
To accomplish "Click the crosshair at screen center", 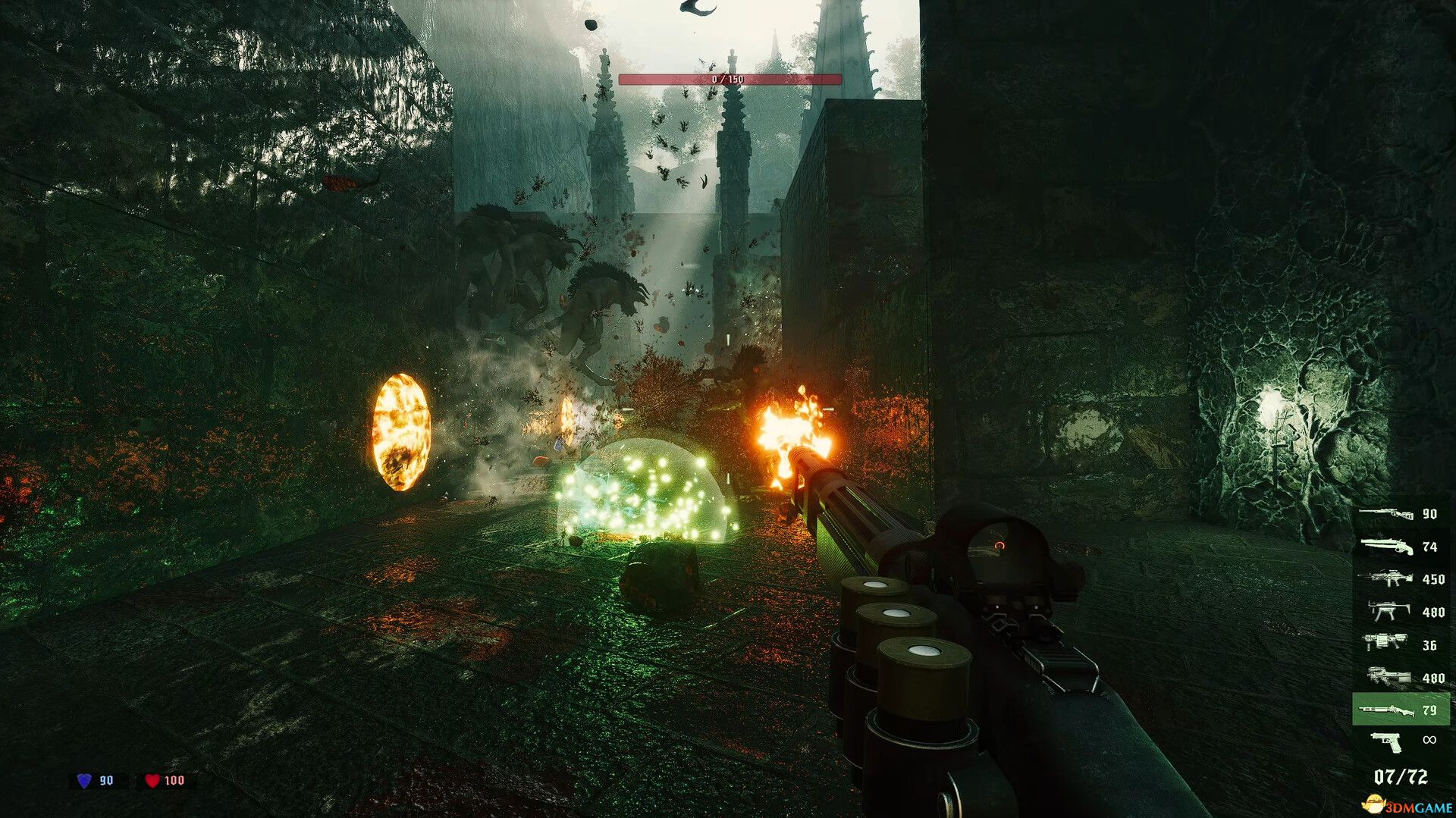I will (728, 409).
